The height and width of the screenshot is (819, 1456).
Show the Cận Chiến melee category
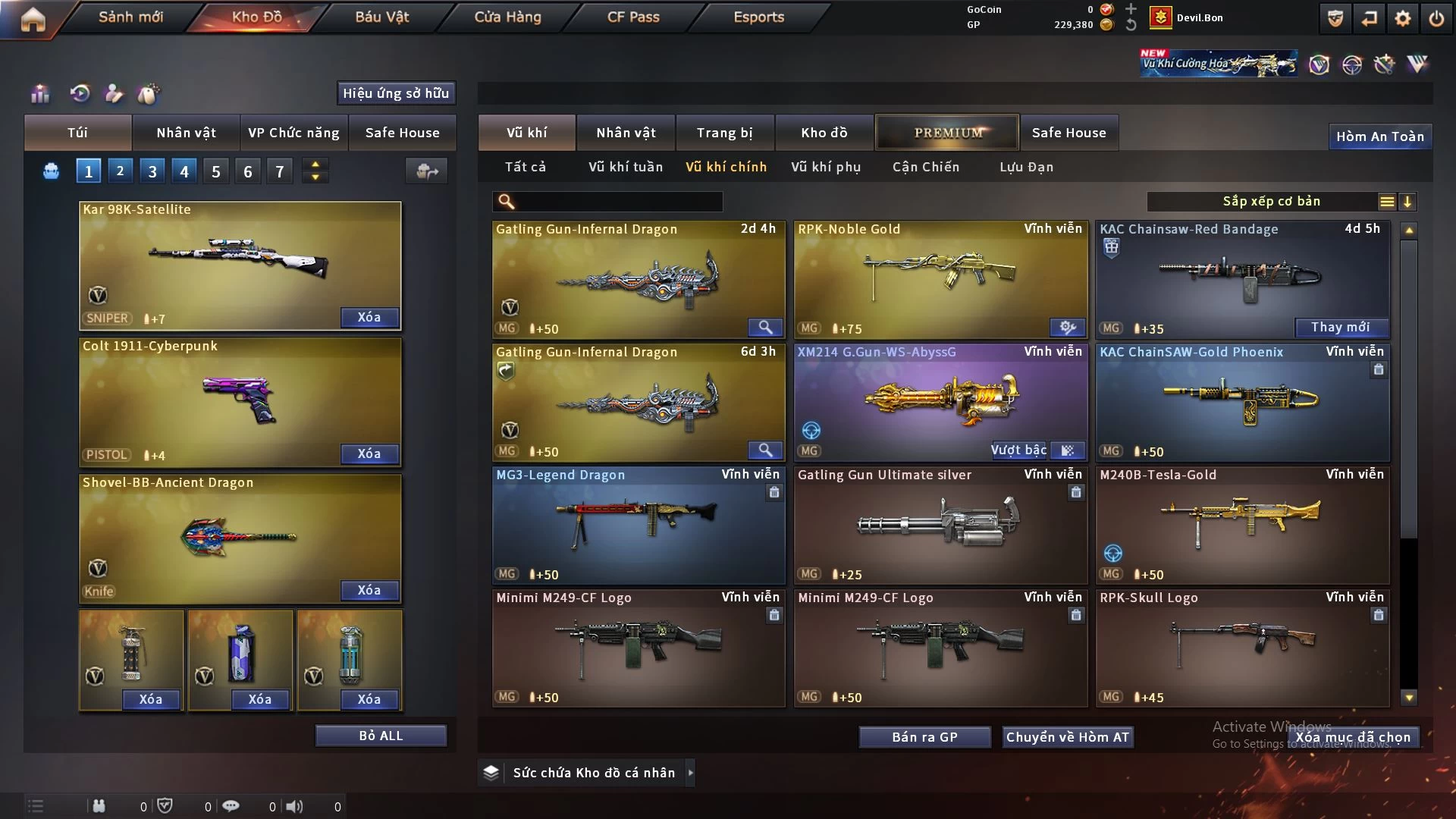pyautogui.click(x=925, y=167)
